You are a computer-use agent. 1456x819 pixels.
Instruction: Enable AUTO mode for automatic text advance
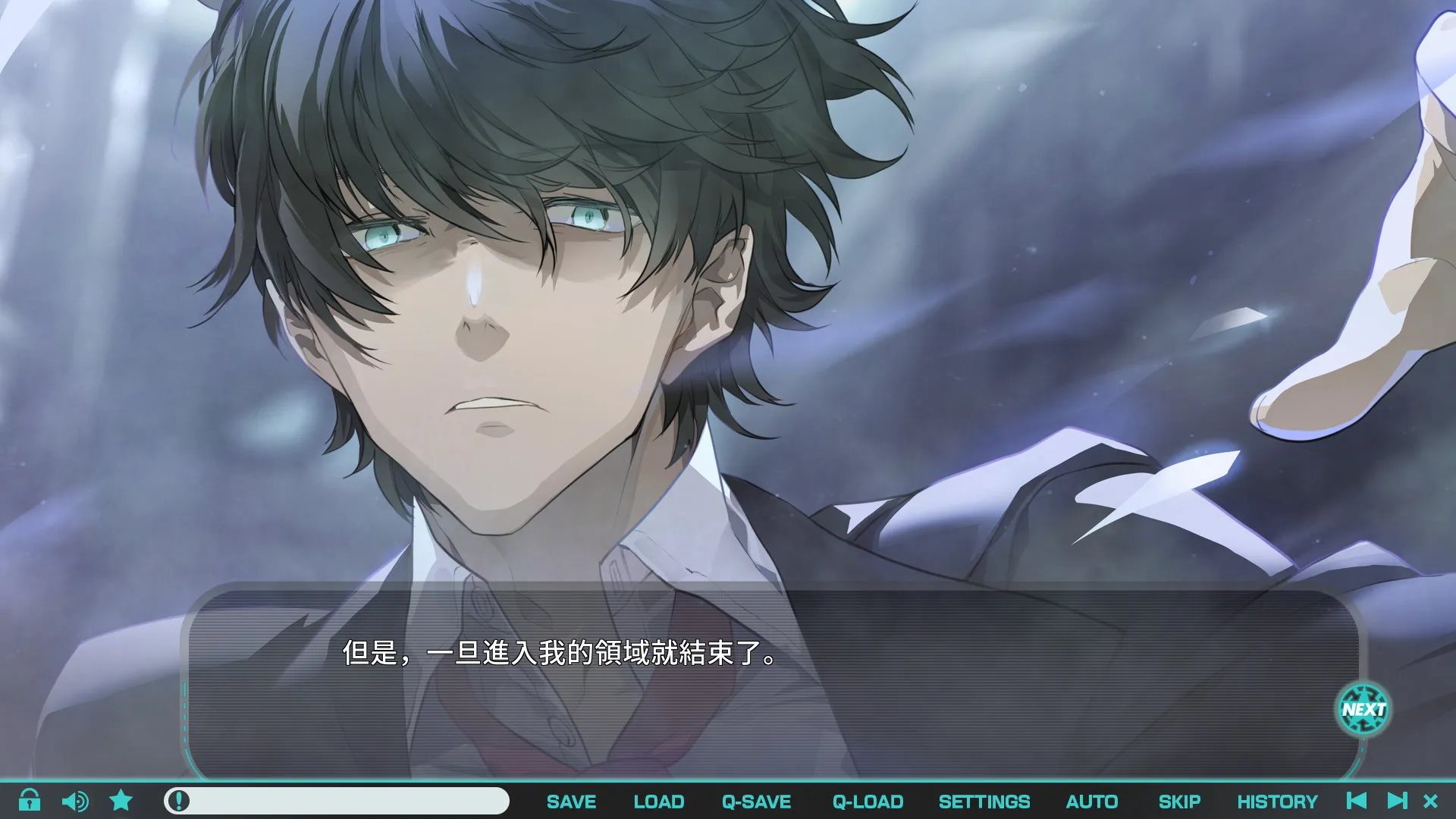coord(1091,801)
